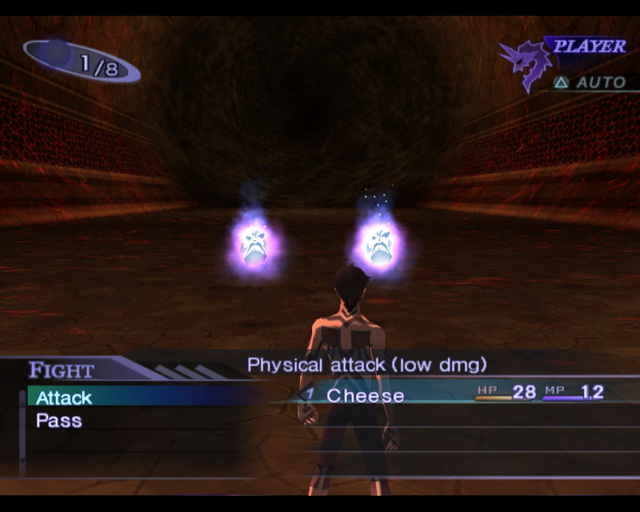Screen dimensions: 640x512
Task: Select the Cheese party member row
Action: tap(366, 395)
